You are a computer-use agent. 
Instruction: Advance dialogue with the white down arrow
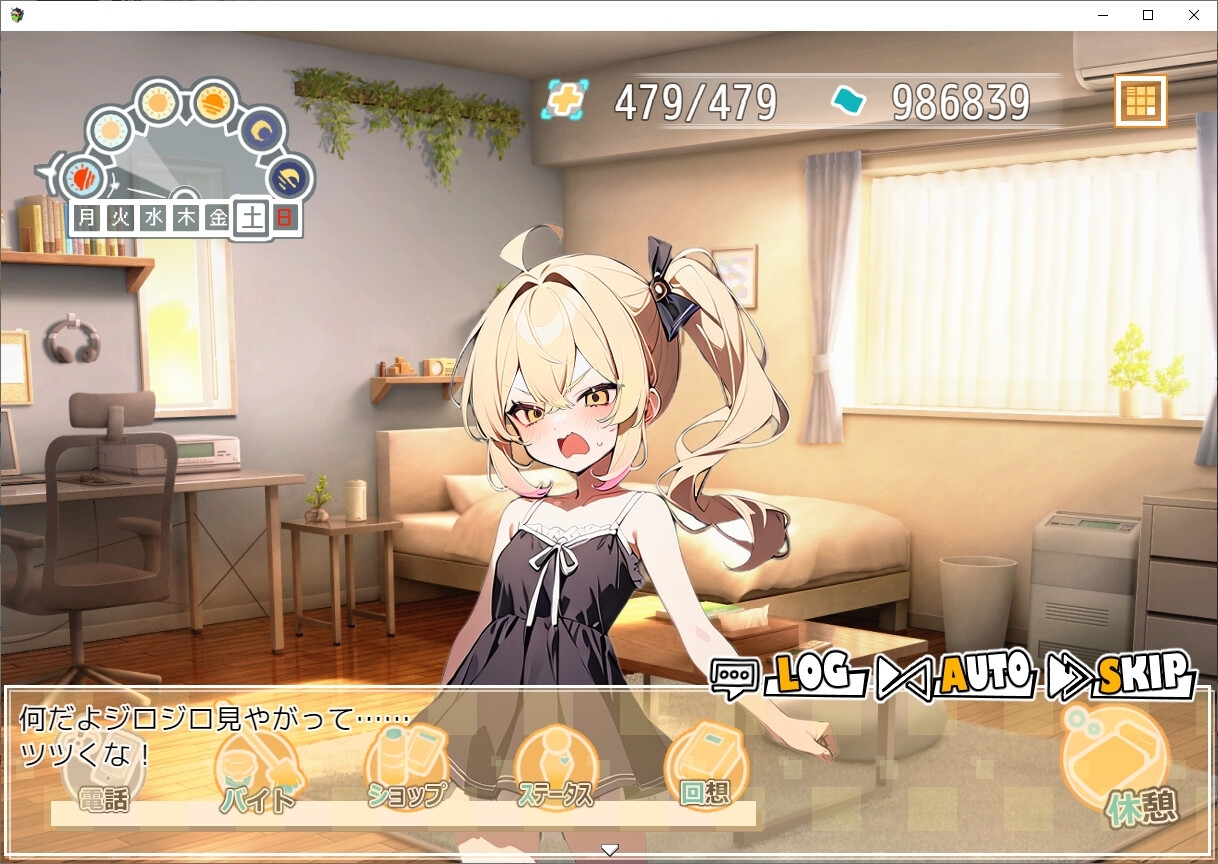click(x=609, y=850)
